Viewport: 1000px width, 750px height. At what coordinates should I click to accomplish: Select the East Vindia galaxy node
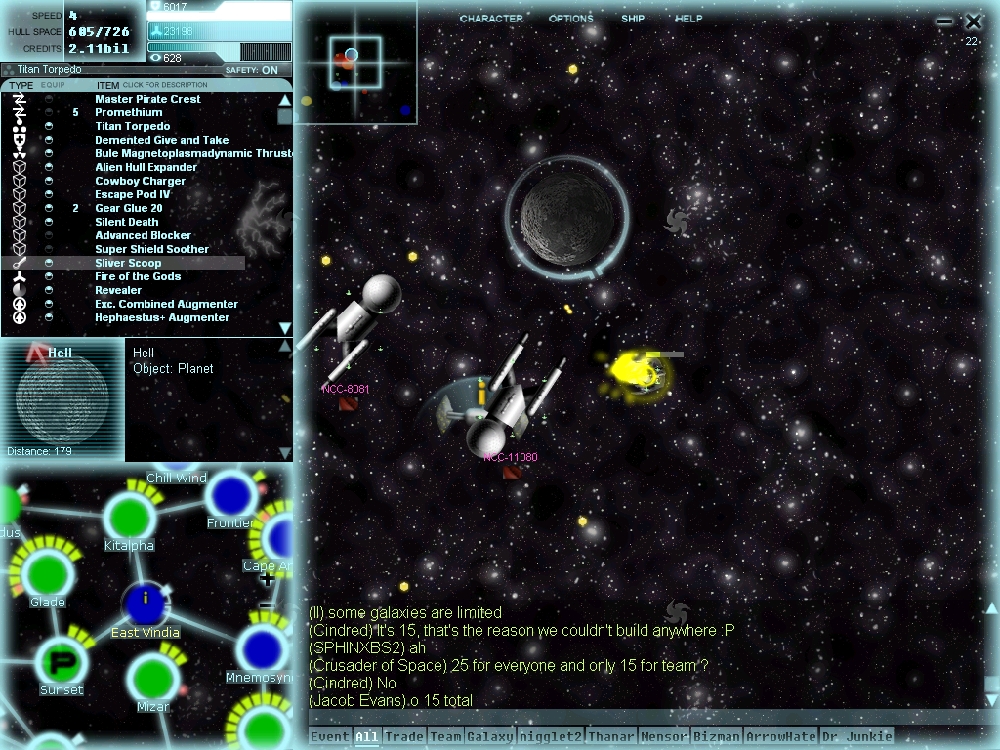[146, 603]
